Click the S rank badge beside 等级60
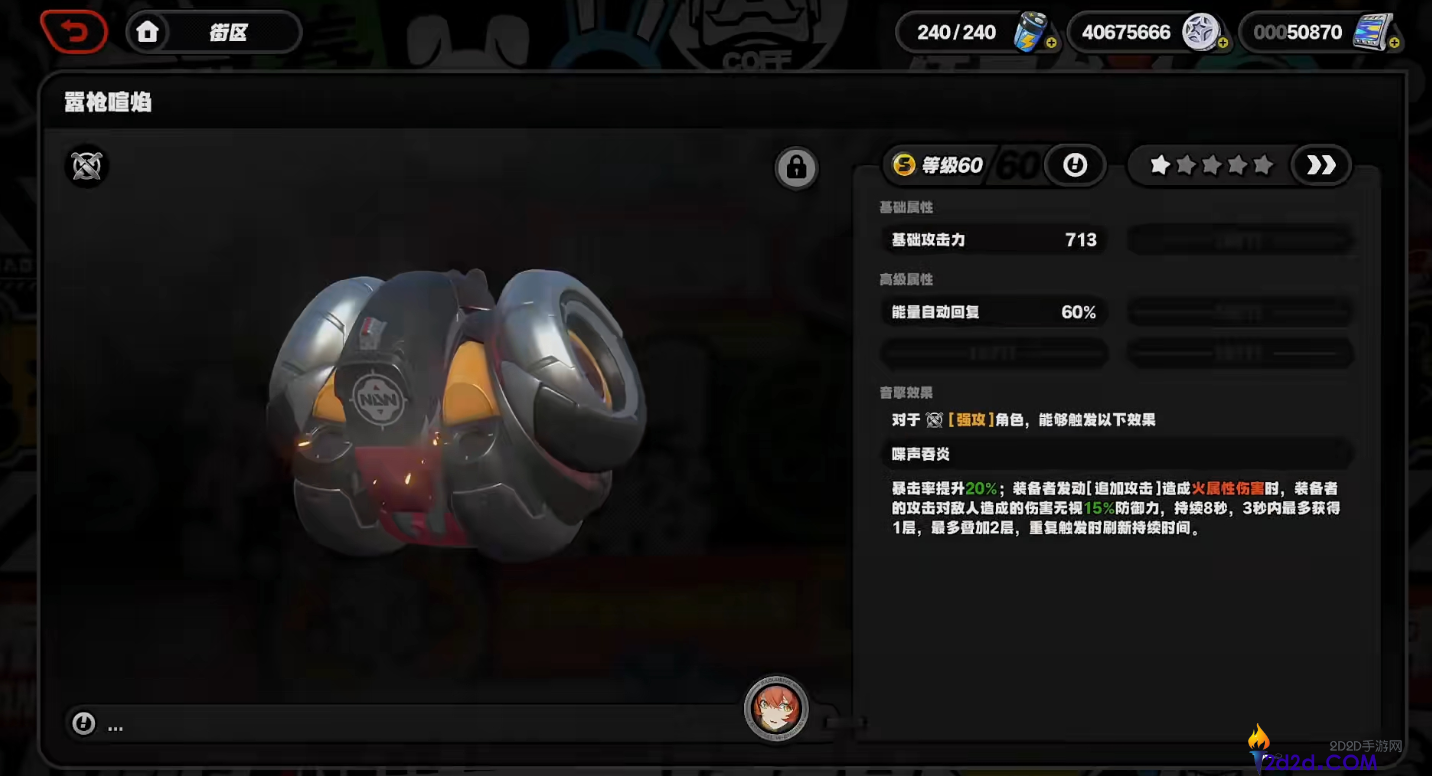The width and height of the screenshot is (1432, 776). coord(903,165)
